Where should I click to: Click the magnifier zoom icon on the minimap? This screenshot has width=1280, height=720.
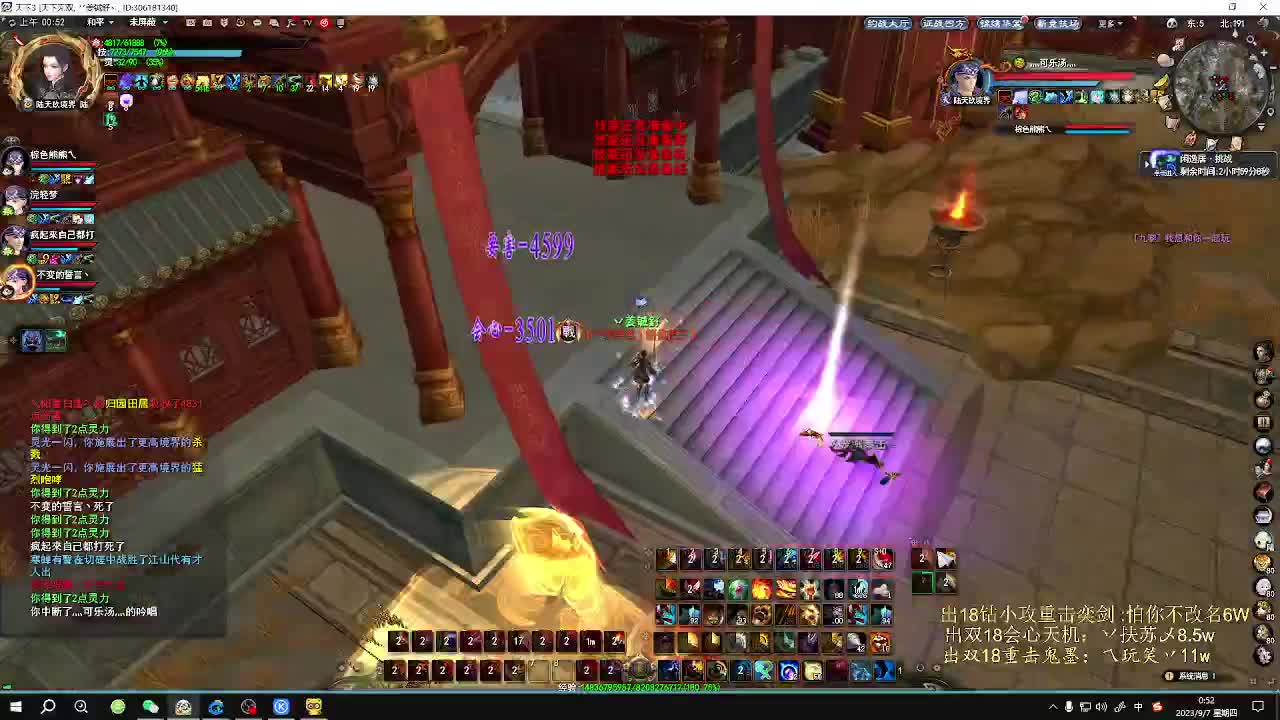pyautogui.click(x=1250, y=40)
